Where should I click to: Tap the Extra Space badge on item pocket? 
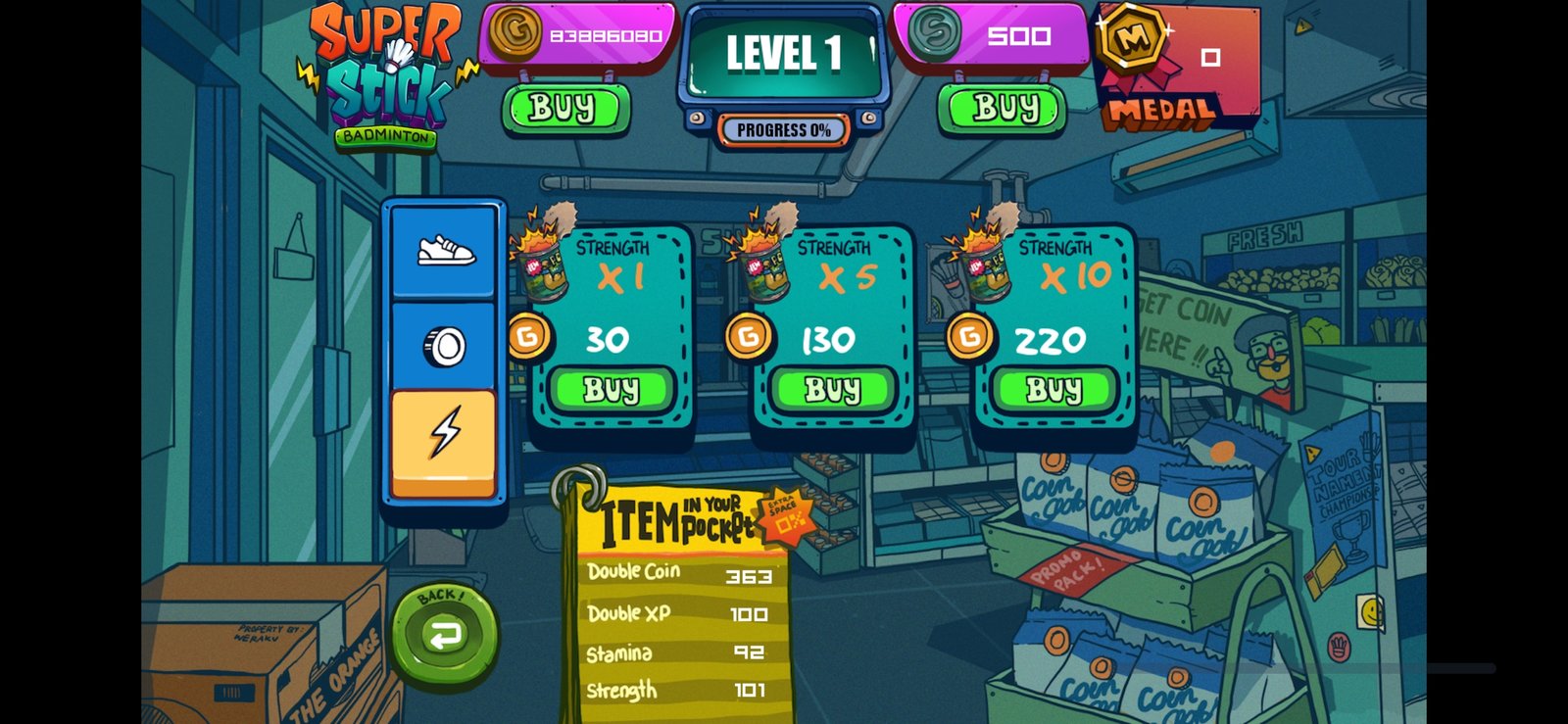point(786,514)
